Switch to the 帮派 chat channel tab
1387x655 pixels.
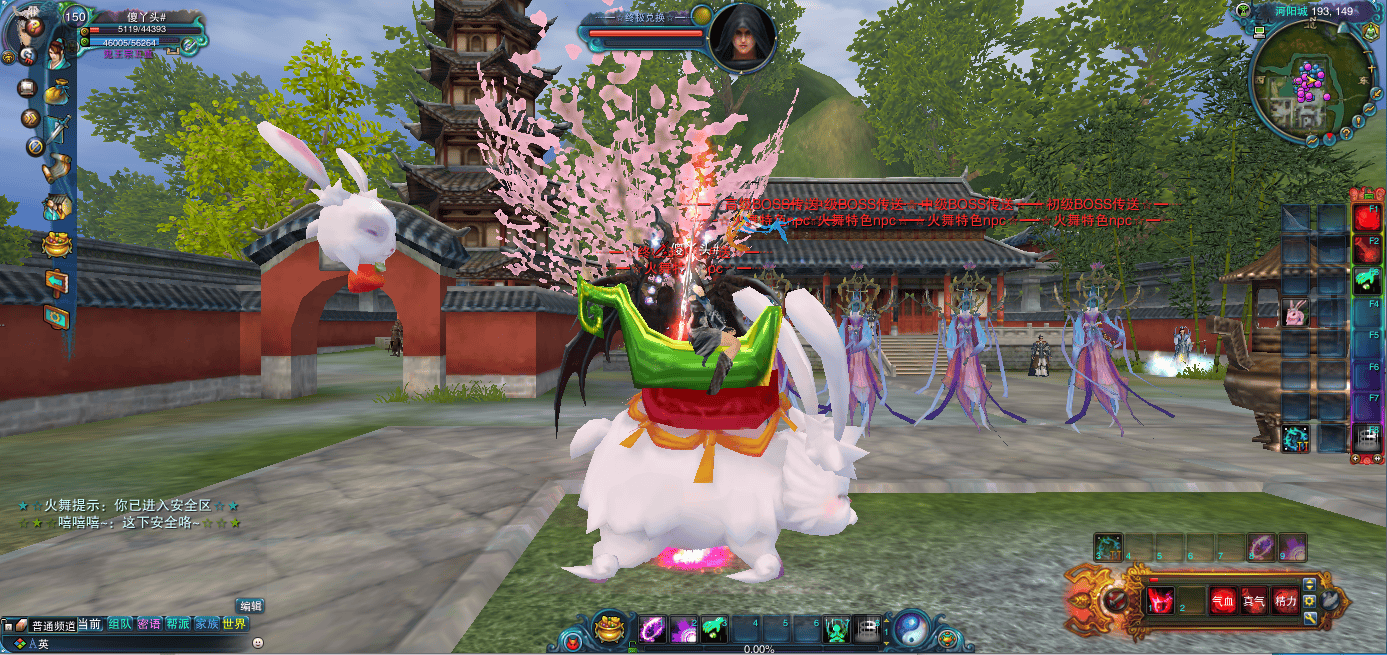pos(178,624)
